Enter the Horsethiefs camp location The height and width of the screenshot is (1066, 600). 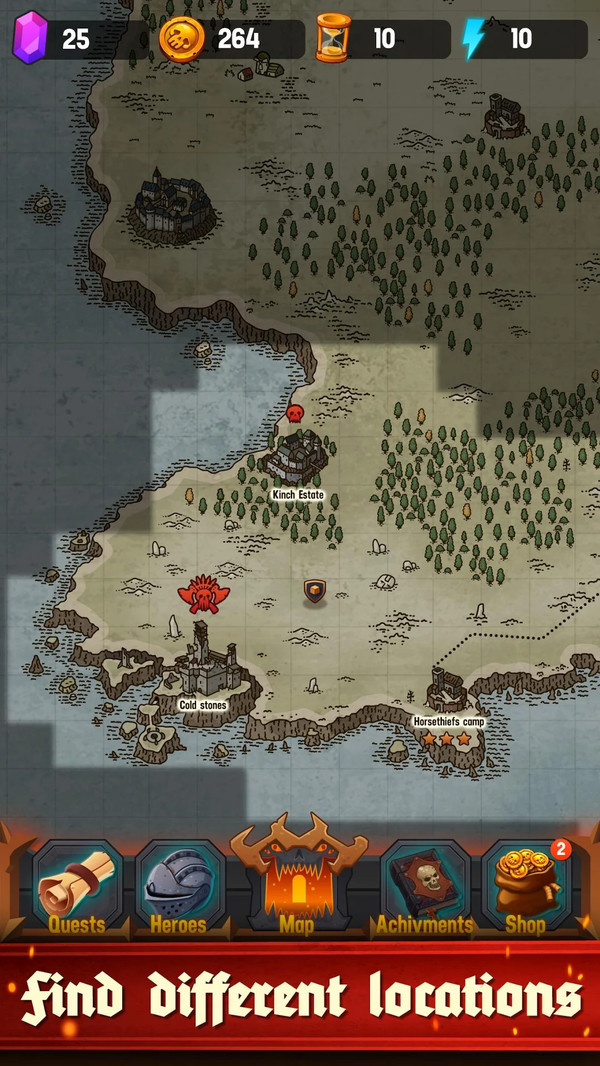click(448, 692)
